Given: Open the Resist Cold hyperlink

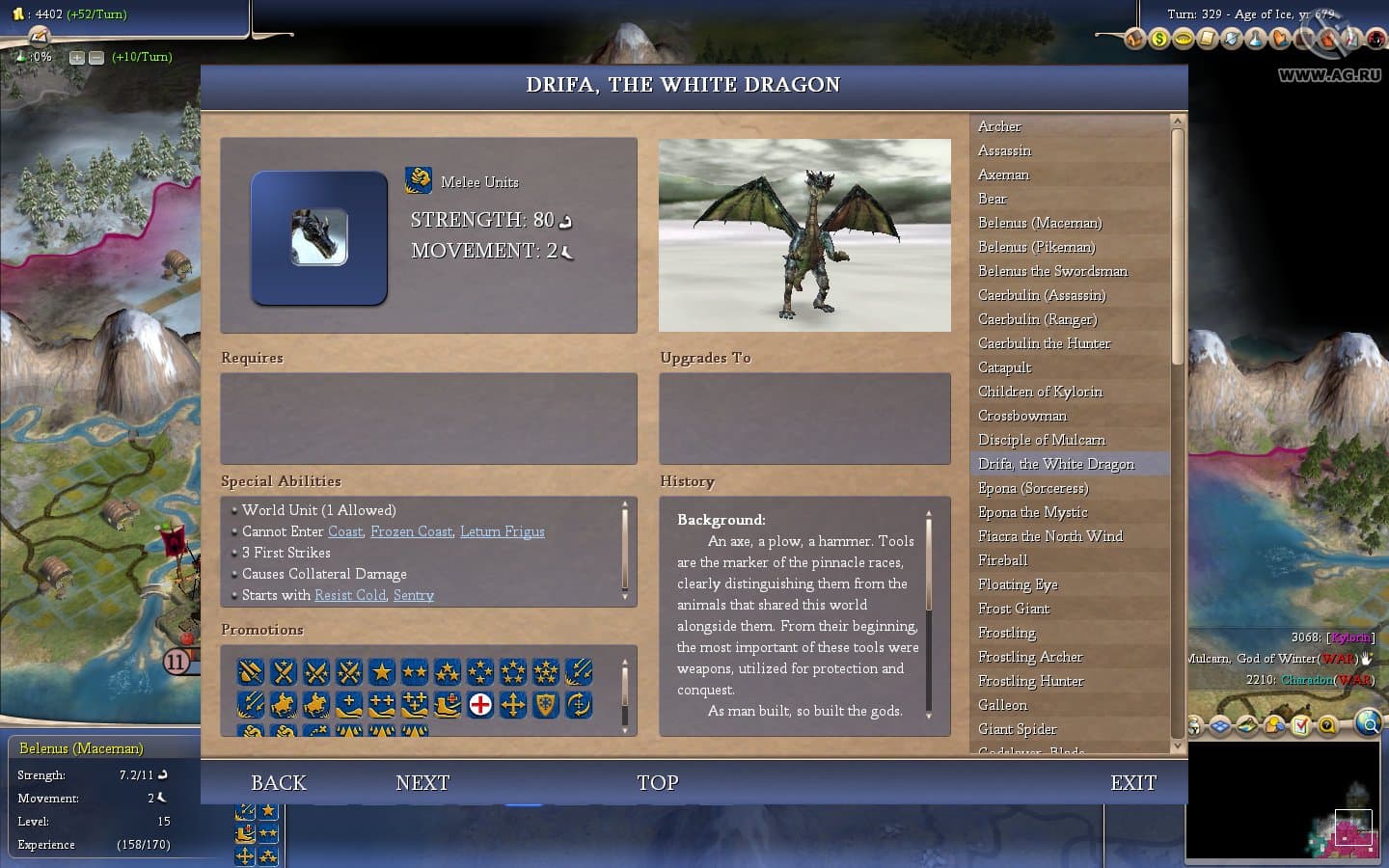Looking at the screenshot, I should pos(349,595).
